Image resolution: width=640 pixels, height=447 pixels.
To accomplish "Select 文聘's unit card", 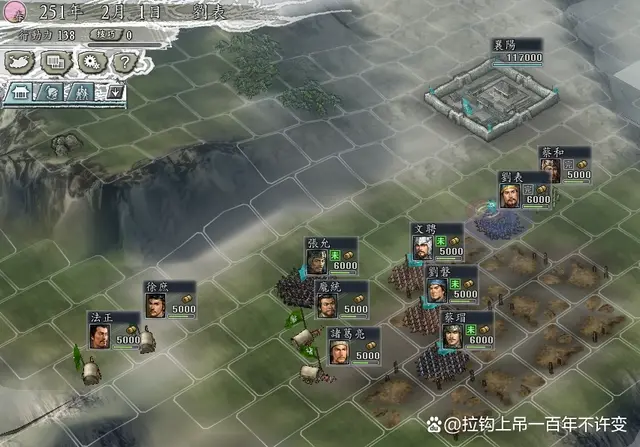I will point(437,241).
